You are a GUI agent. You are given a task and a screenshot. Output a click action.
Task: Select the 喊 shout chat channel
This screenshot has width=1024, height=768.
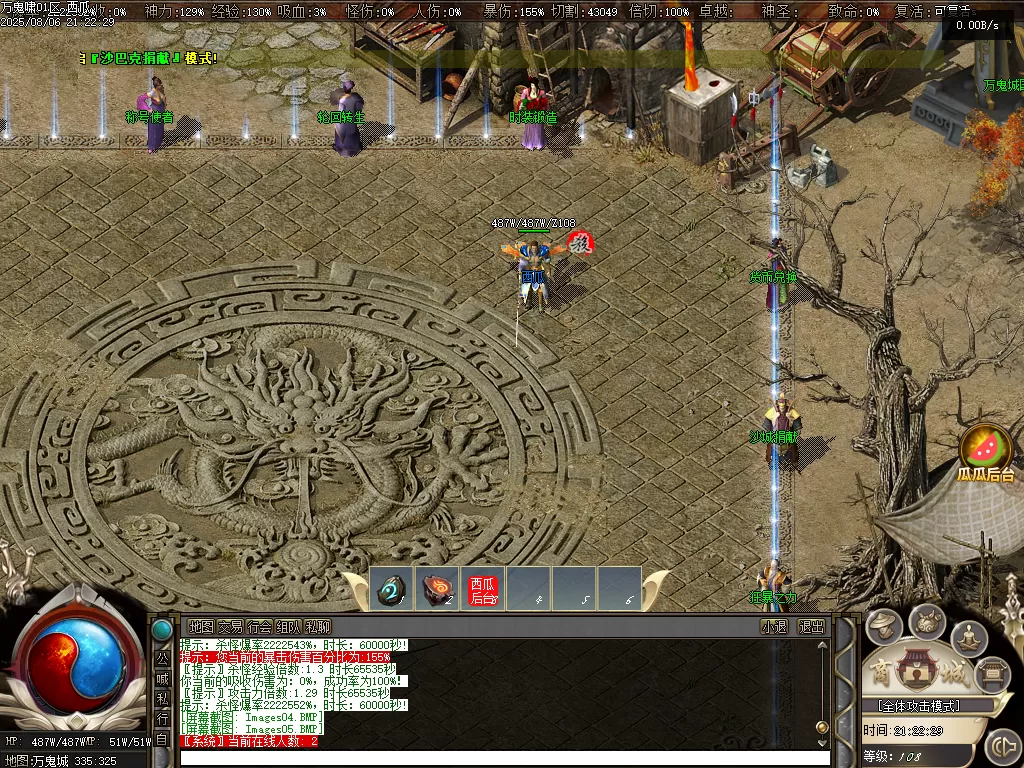pyautogui.click(x=162, y=679)
